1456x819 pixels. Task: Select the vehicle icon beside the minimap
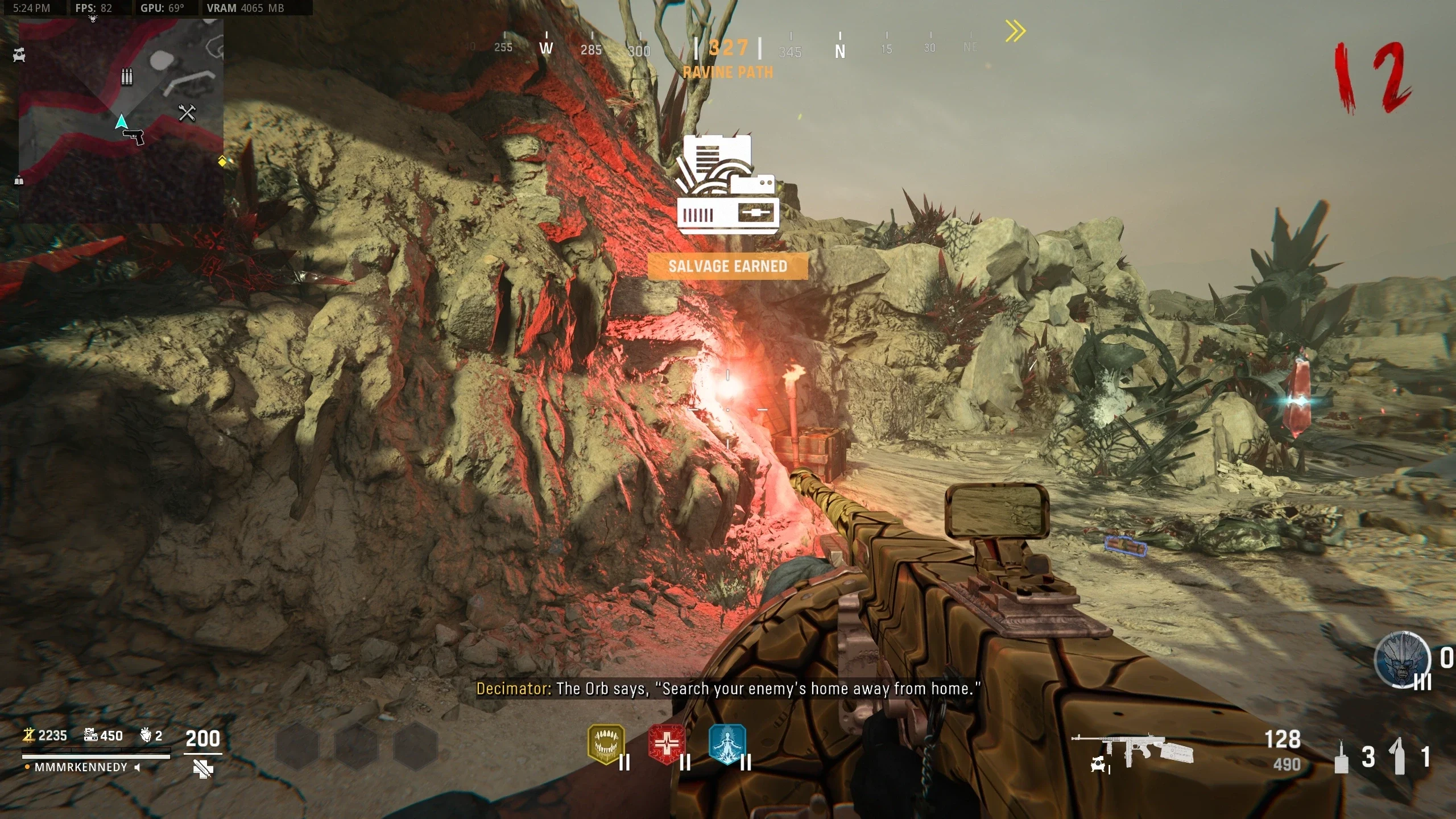(x=19, y=55)
